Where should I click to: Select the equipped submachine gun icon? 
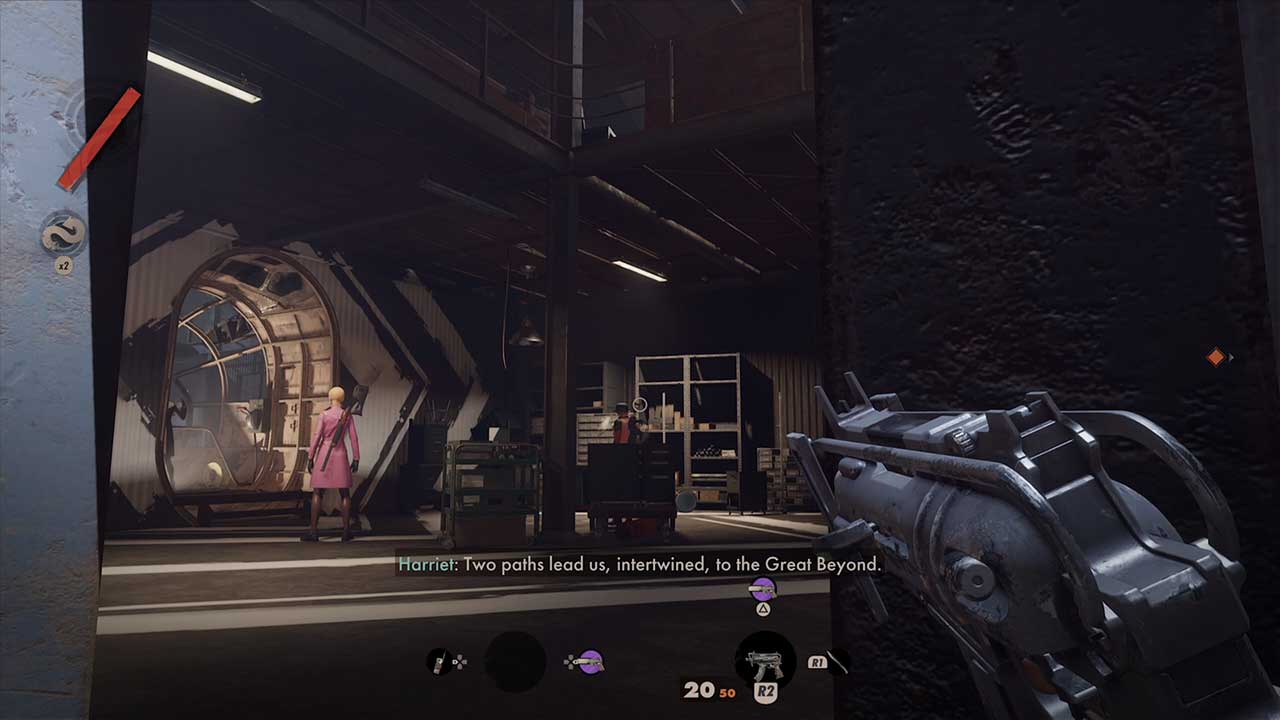tap(765, 661)
